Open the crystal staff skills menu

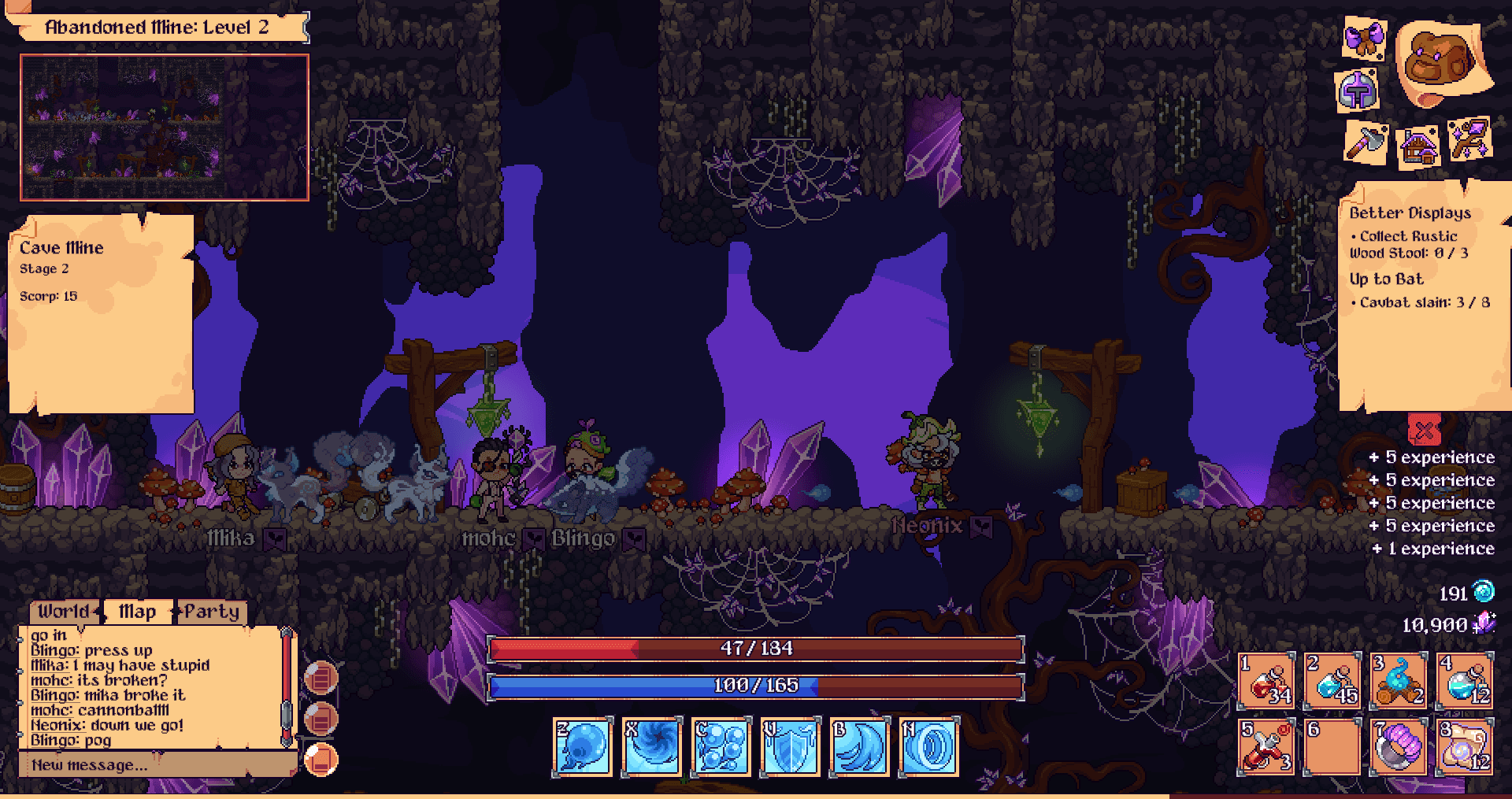tap(1469, 140)
